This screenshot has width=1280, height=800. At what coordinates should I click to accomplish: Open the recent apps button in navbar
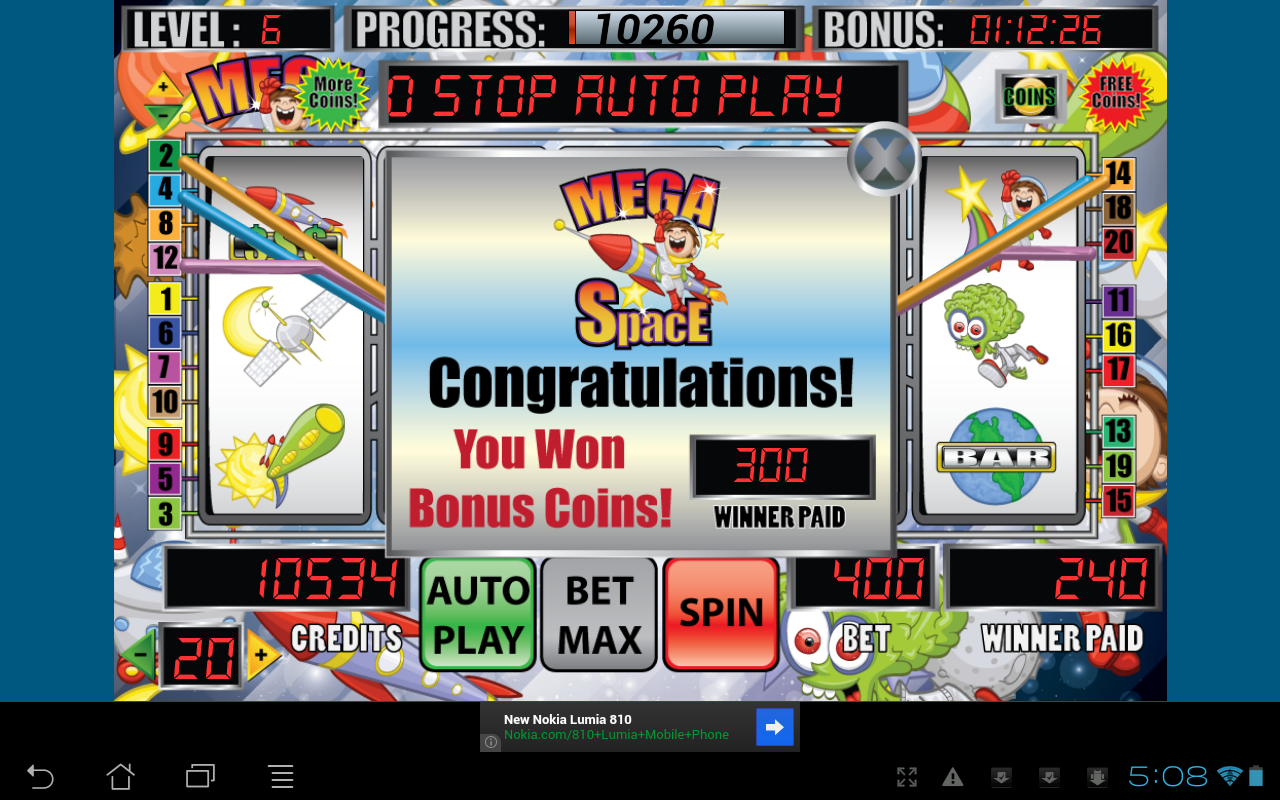coord(200,776)
